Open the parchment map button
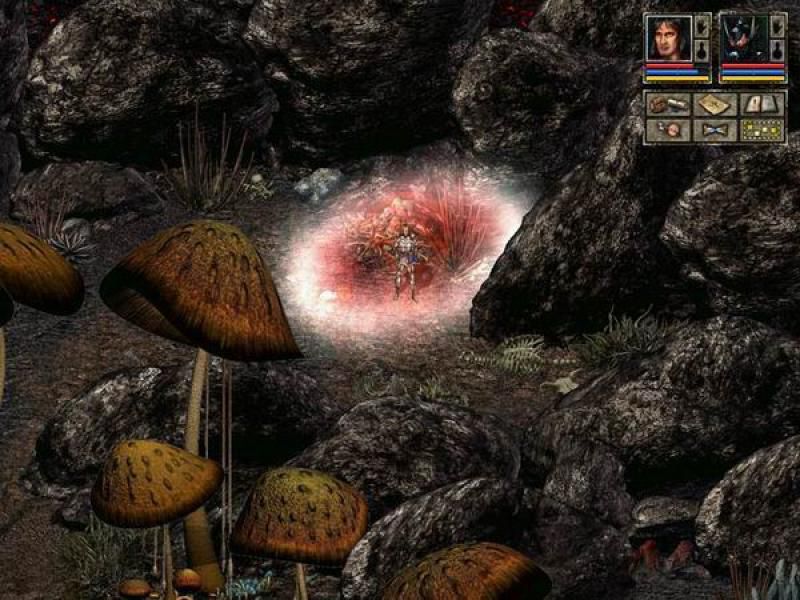Image resolution: width=800 pixels, height=600 pixels. point(714,104)
